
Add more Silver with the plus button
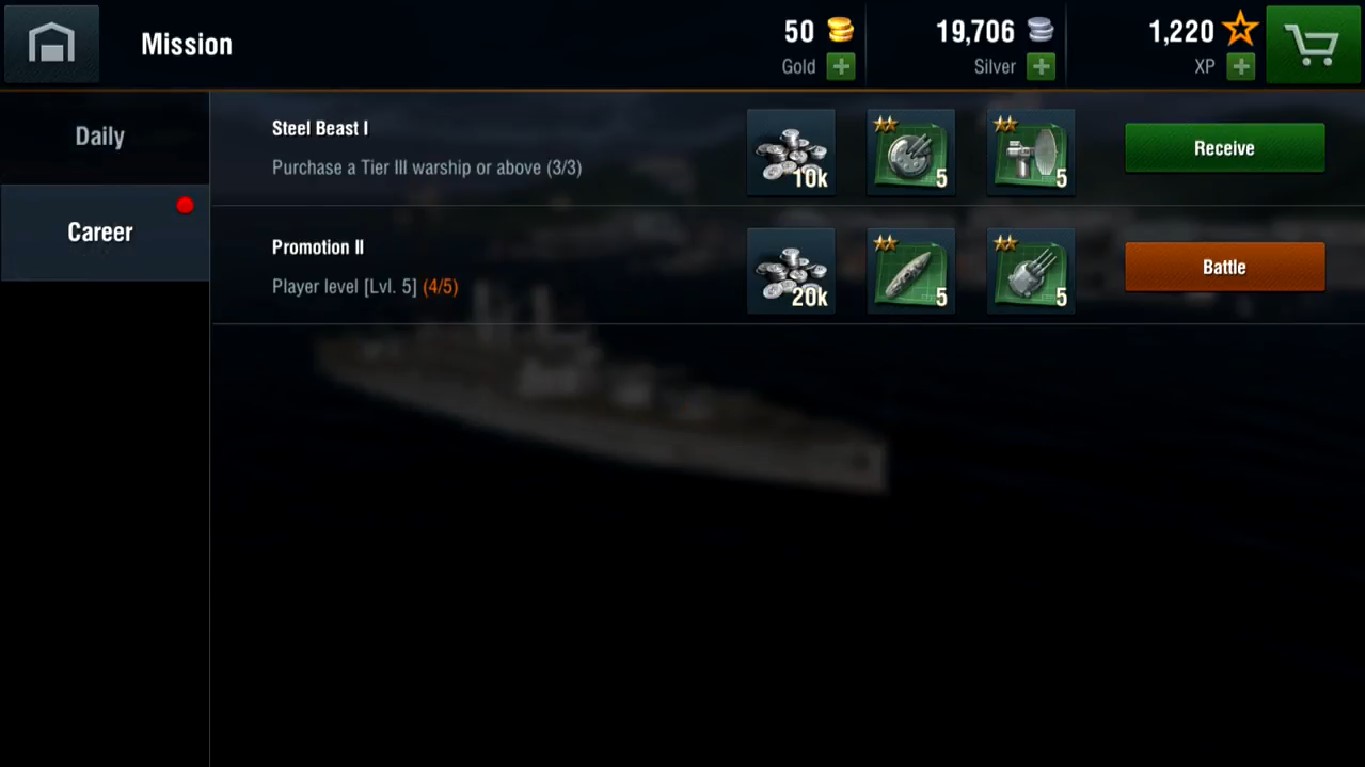[x=1041, y=67]
